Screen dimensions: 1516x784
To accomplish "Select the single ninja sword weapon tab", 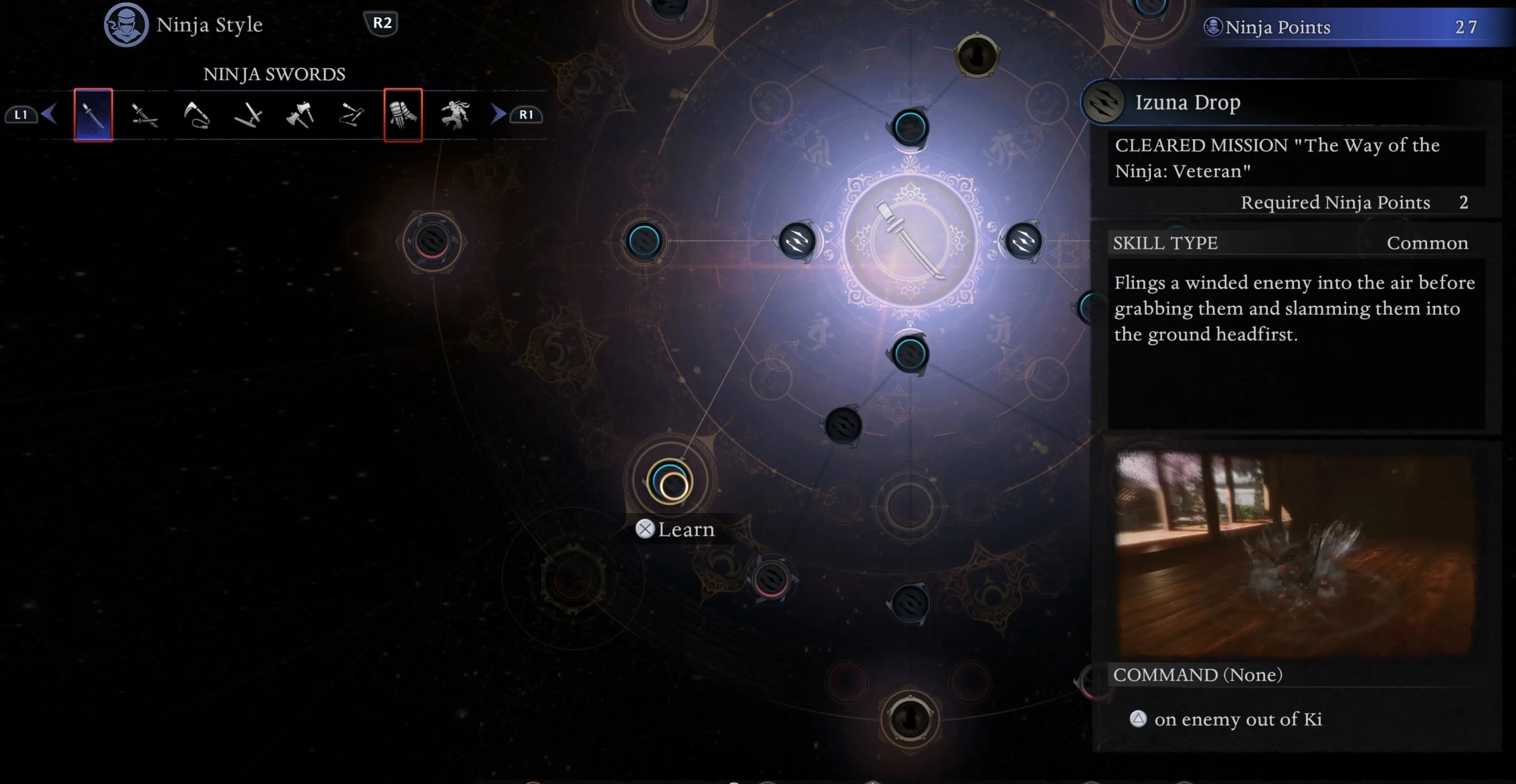I will tap(93, 115).
